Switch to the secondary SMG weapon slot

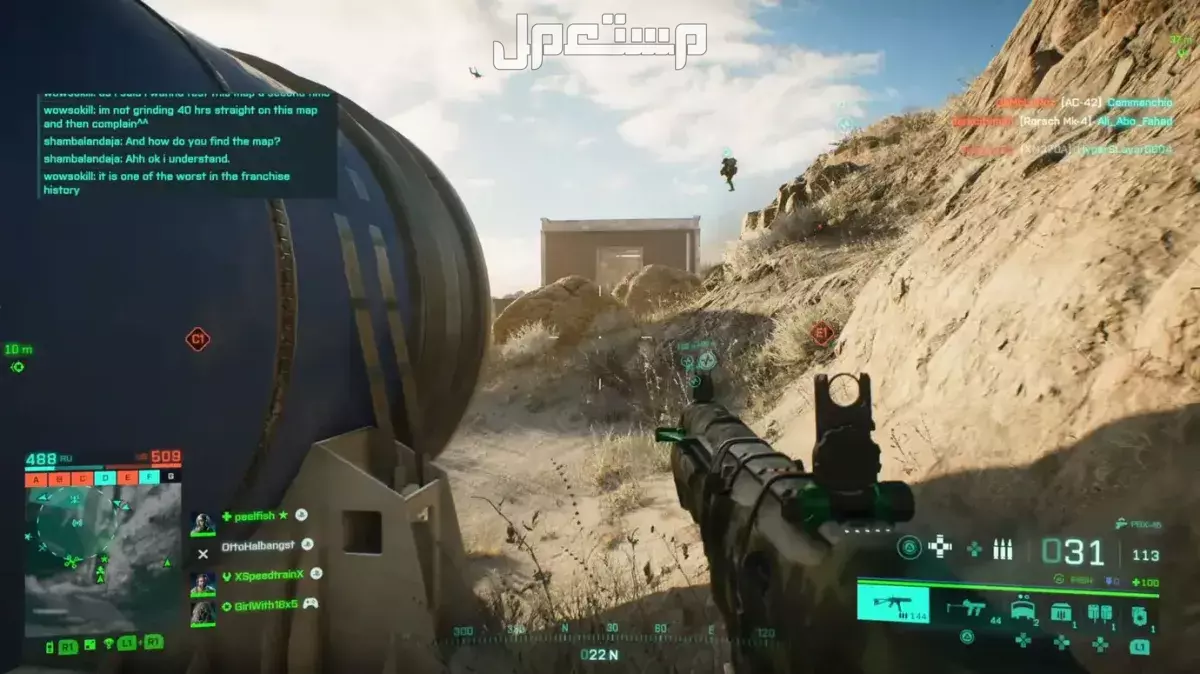pyautogui.click(x=967, y=607)
